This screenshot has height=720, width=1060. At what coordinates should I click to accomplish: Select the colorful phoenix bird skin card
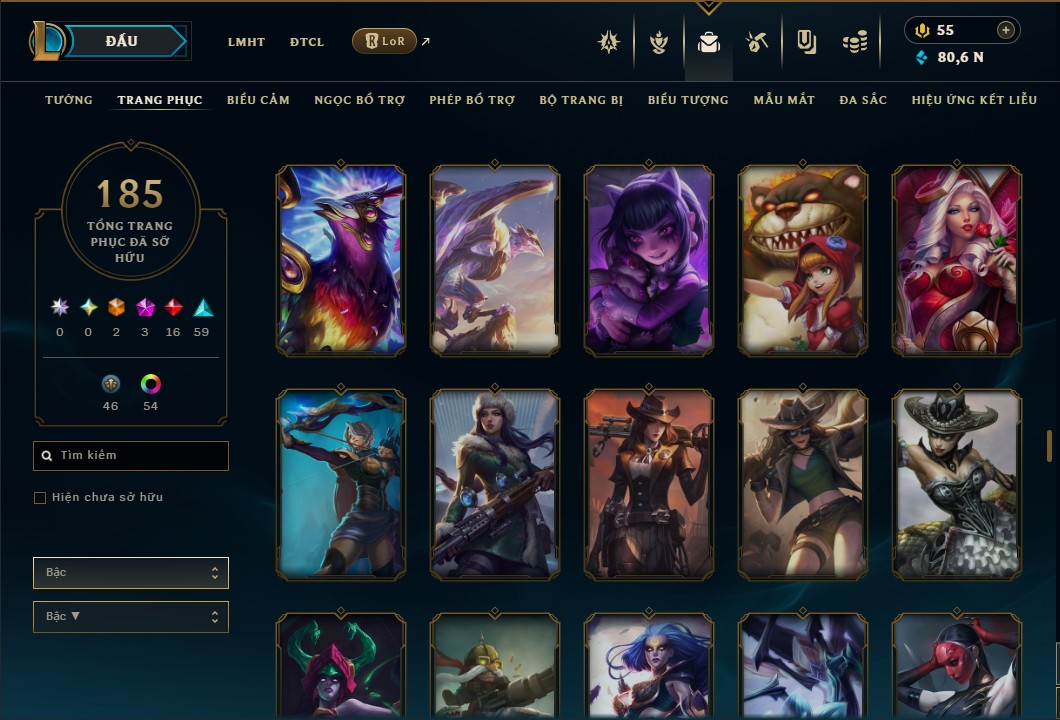[x=341, y=260]
